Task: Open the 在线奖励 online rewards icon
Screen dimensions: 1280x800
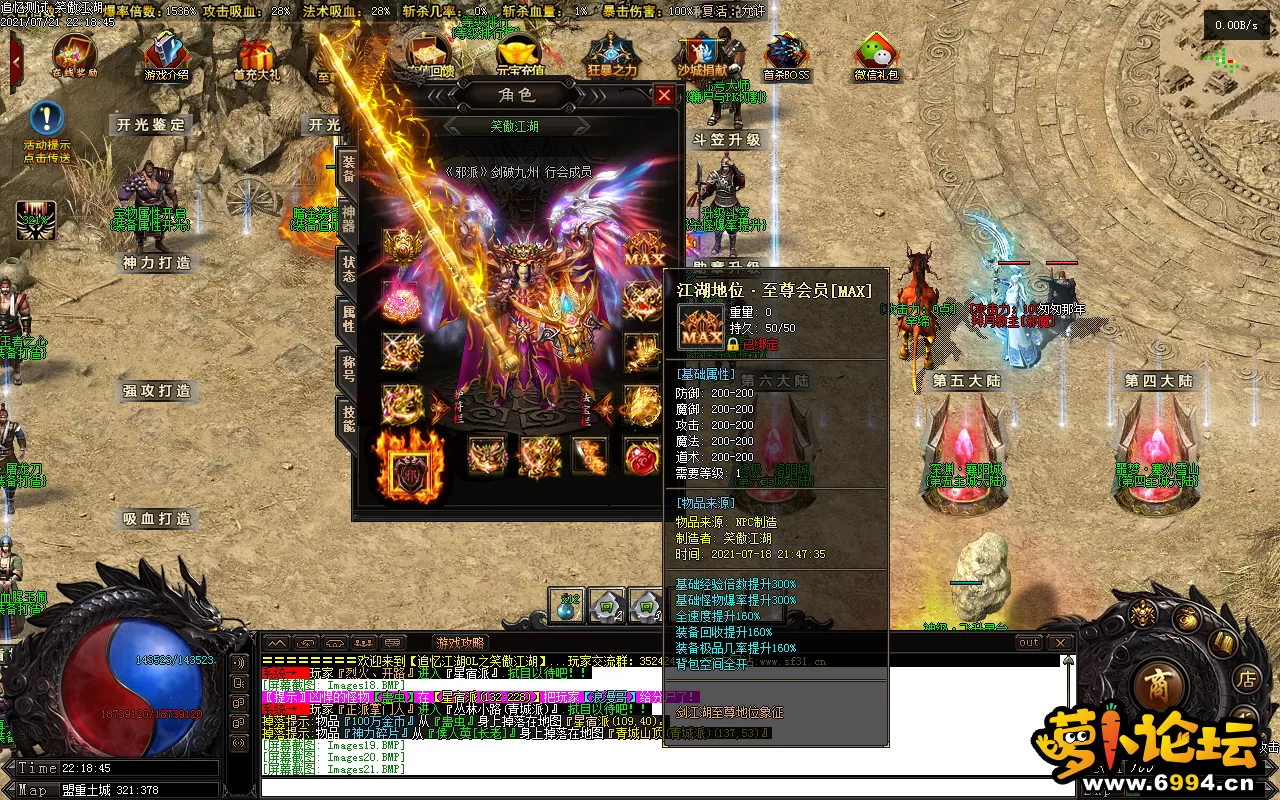Action: [x=75, y=55]
